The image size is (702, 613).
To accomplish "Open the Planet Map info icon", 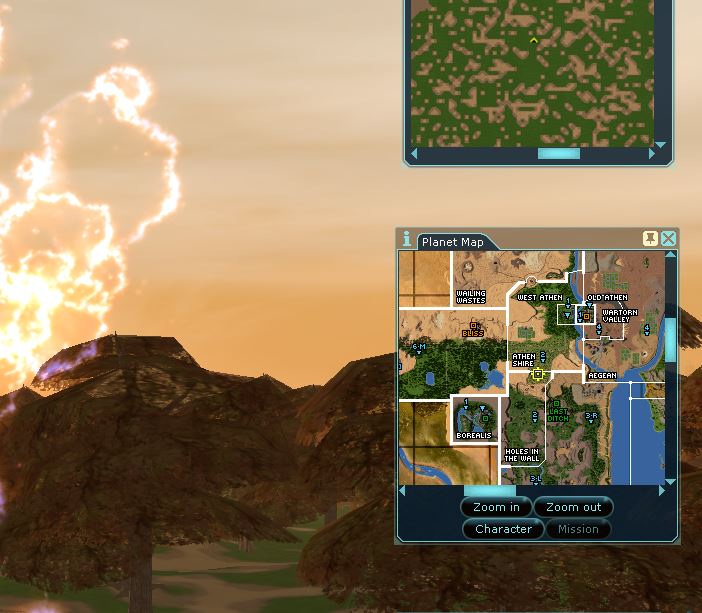I will (x=406, y=239).
